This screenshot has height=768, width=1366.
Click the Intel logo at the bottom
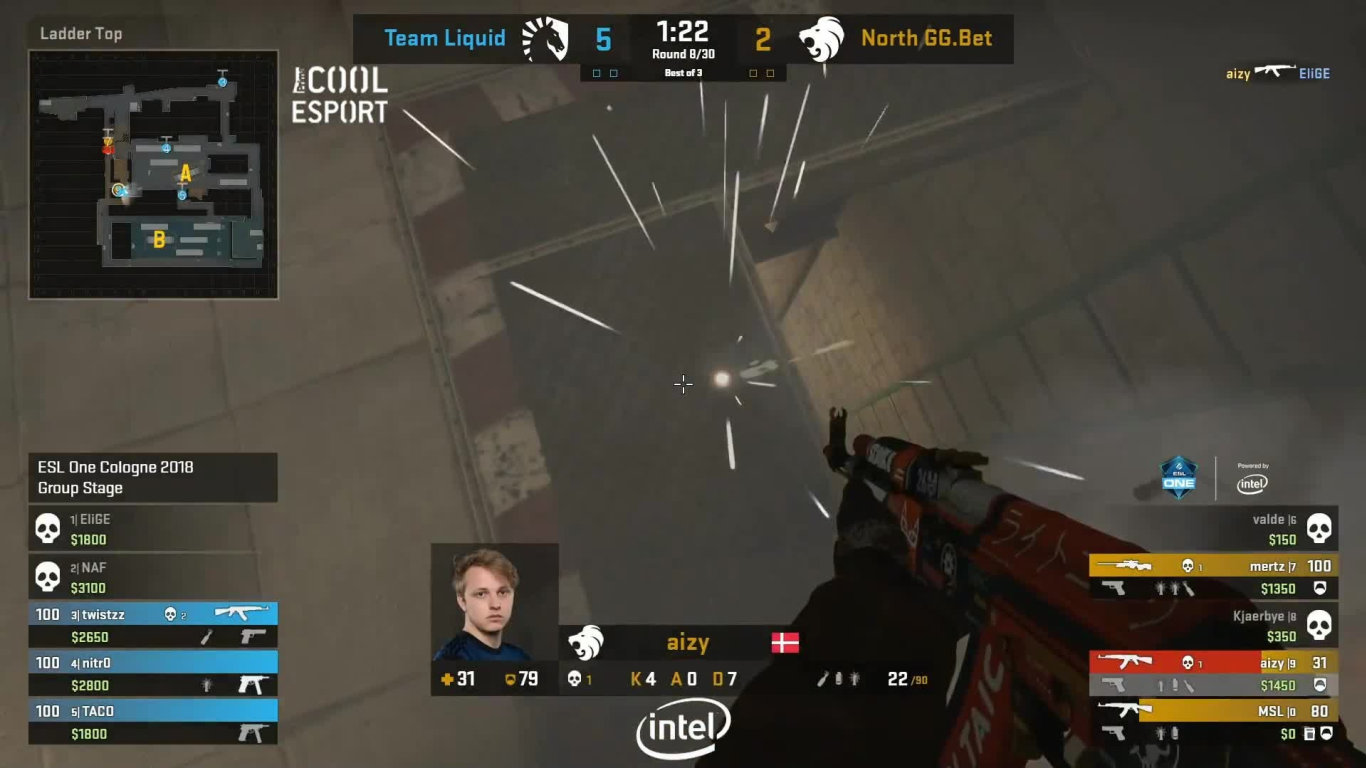[683, 726]
